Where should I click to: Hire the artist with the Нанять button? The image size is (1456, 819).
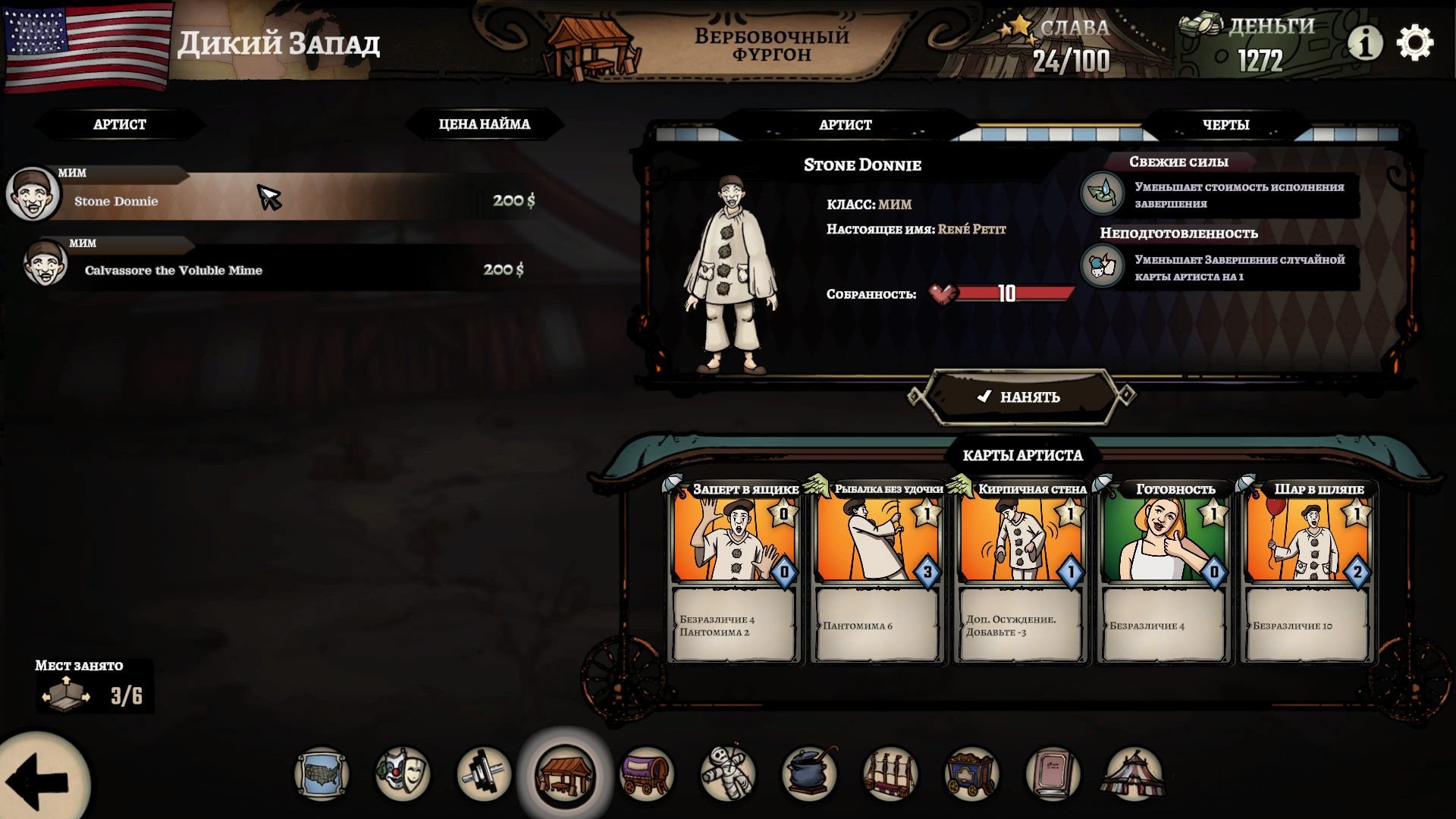[x=1020, y=397]
